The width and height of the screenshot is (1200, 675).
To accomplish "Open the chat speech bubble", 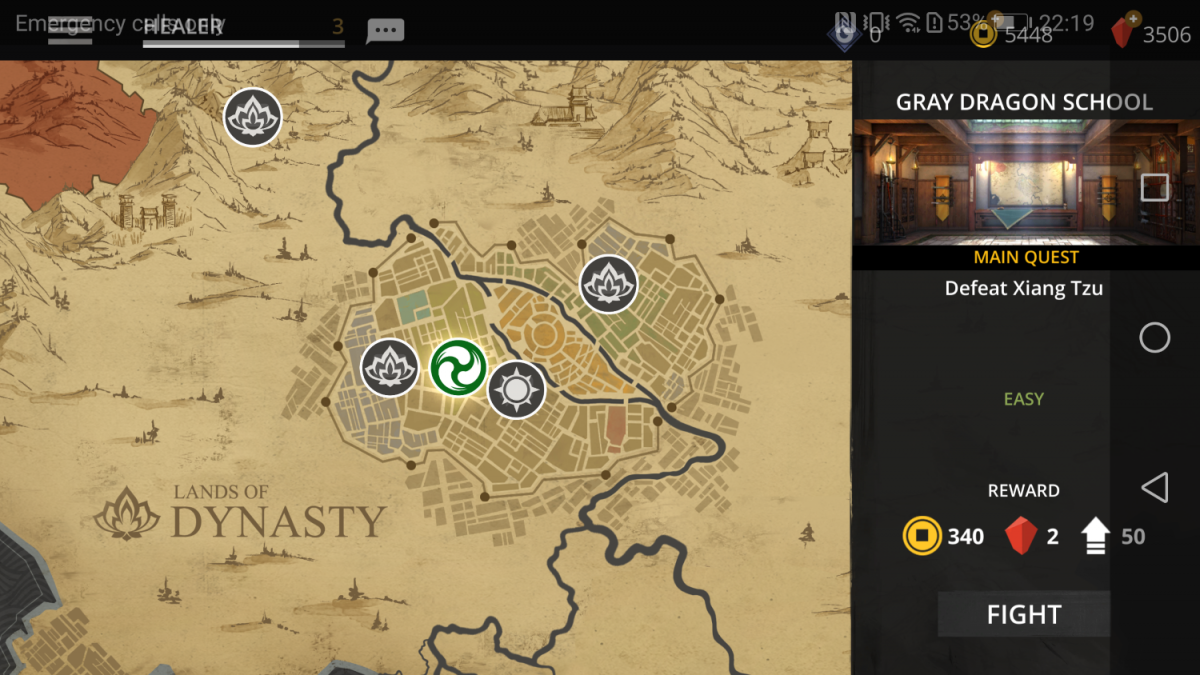I will coord(385,31).
